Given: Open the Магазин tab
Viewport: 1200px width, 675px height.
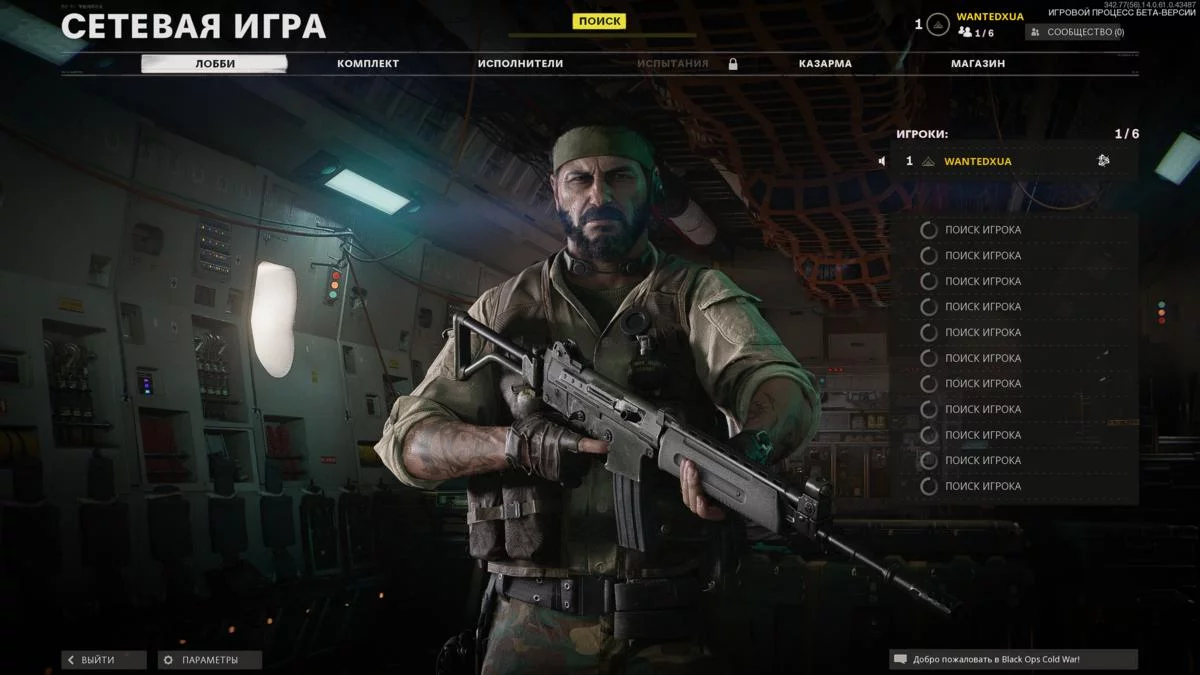Looking at the screenshot, I should coord(978,63).
